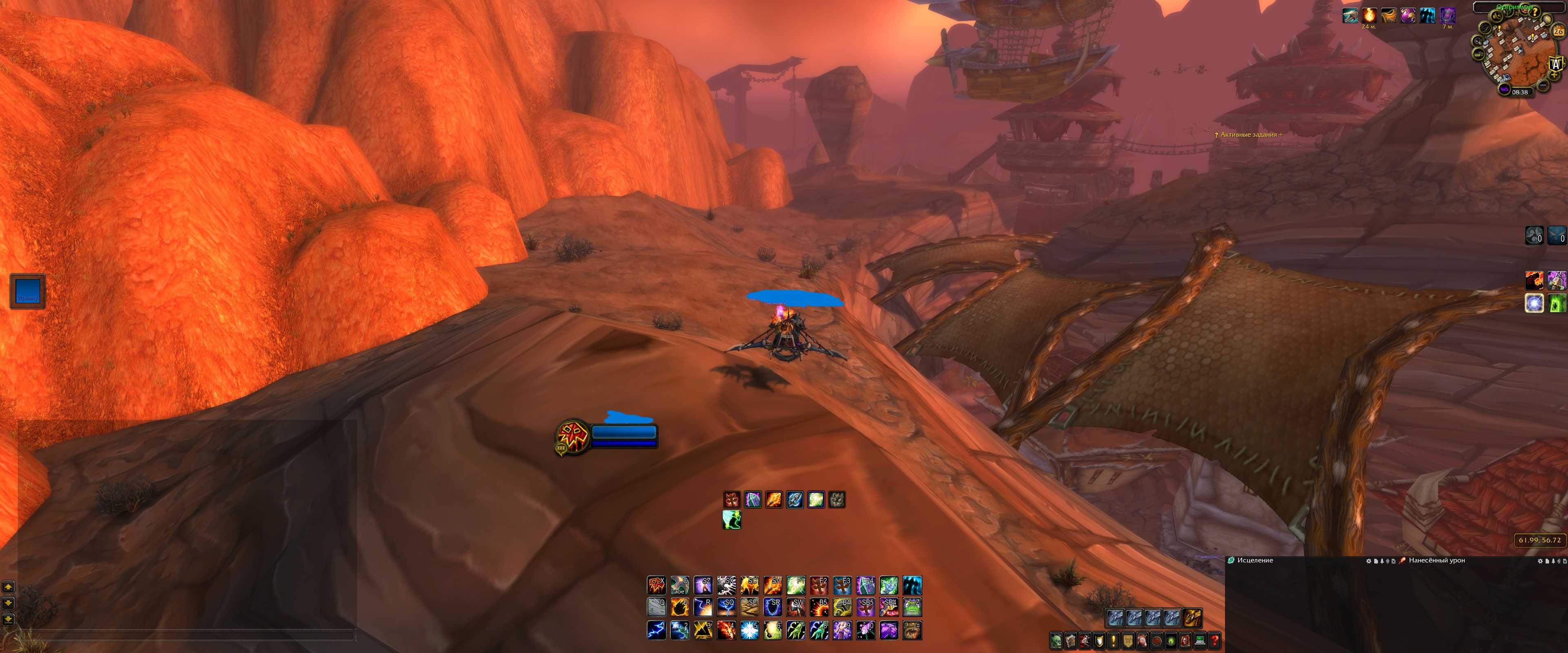The image size is (1568, 653).
Task: Select the fire buff icon with 24 minutes
Action: pyautogui.click(x=1370, y=15)
